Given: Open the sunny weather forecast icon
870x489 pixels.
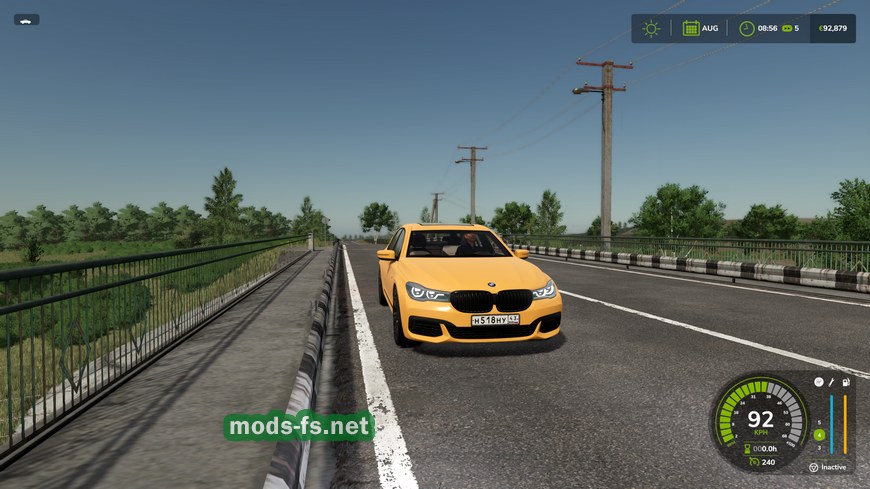Looking at the screenshot, I should click(x=651, y=28).
